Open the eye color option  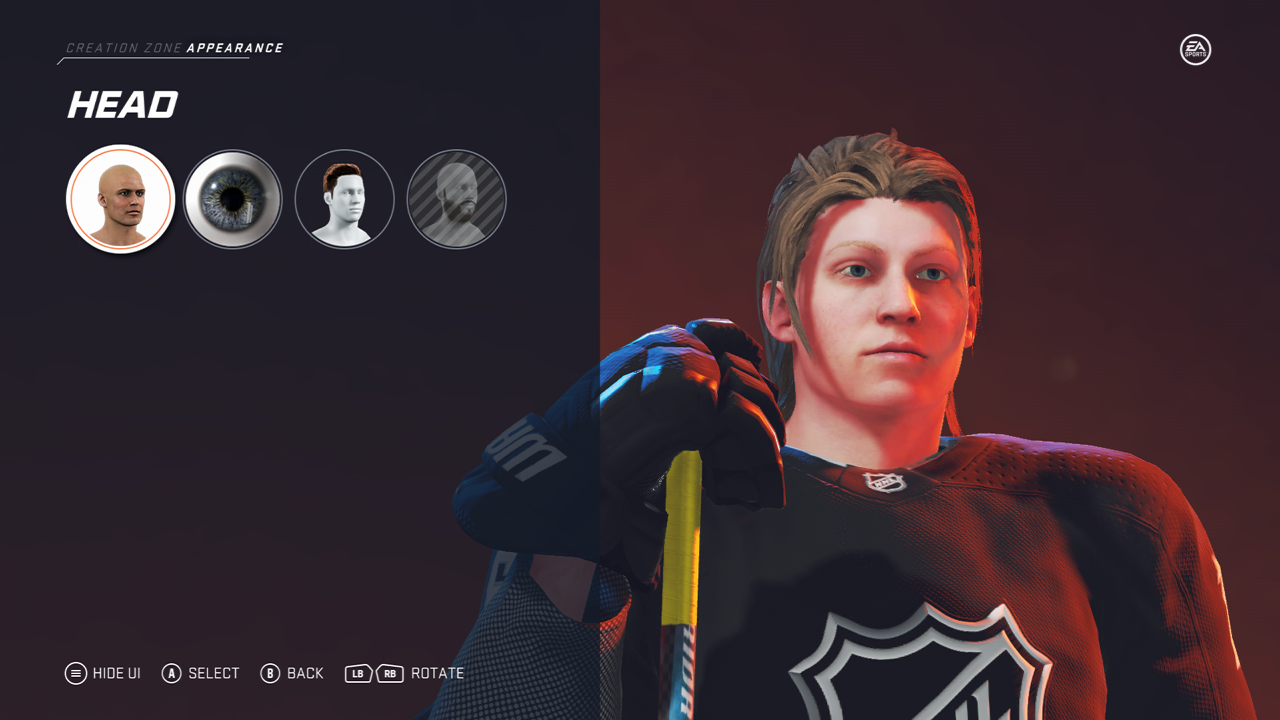(x=233, y=199)
